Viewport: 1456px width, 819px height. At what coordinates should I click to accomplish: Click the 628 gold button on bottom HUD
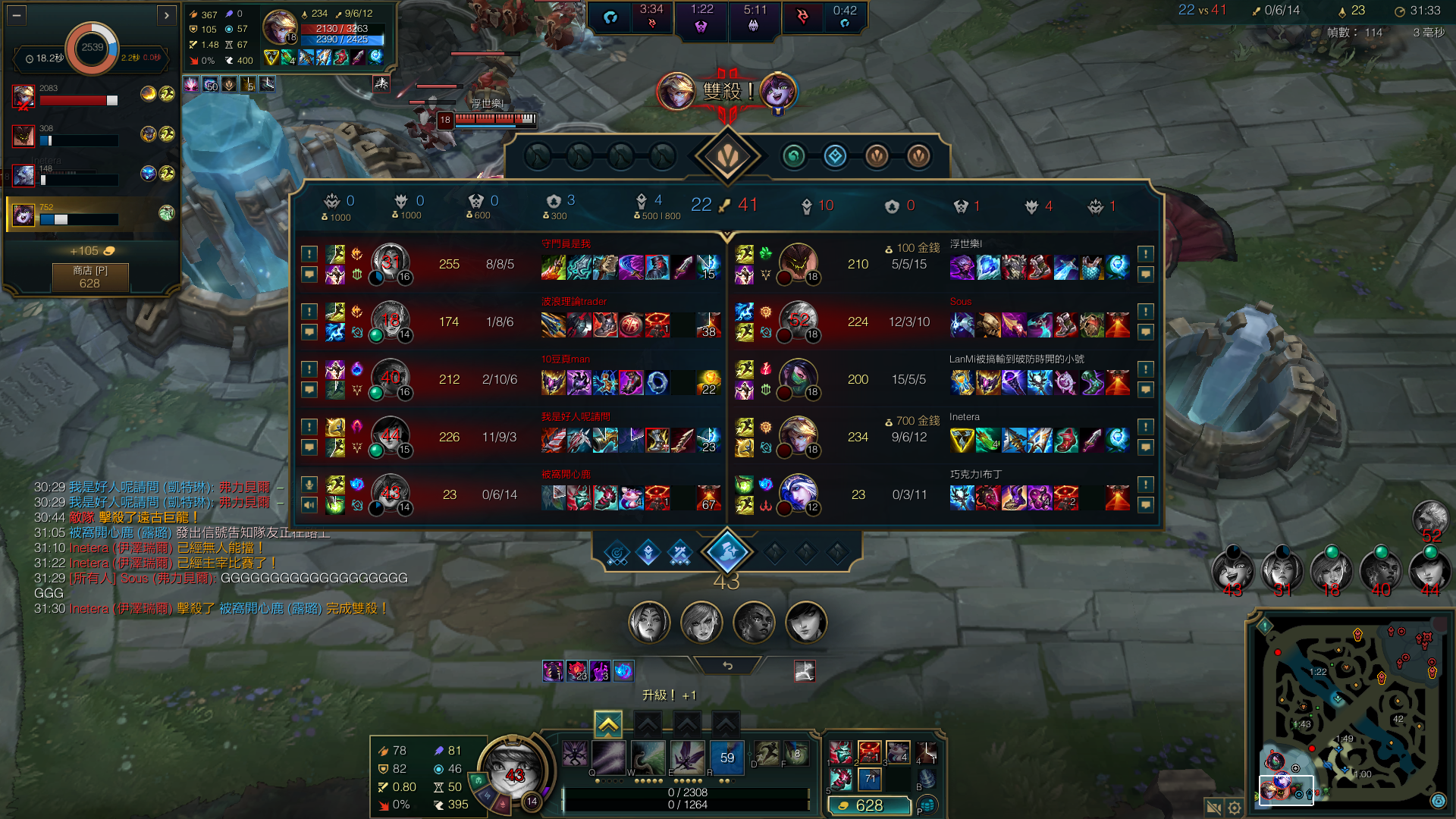[x=869, y=805]
